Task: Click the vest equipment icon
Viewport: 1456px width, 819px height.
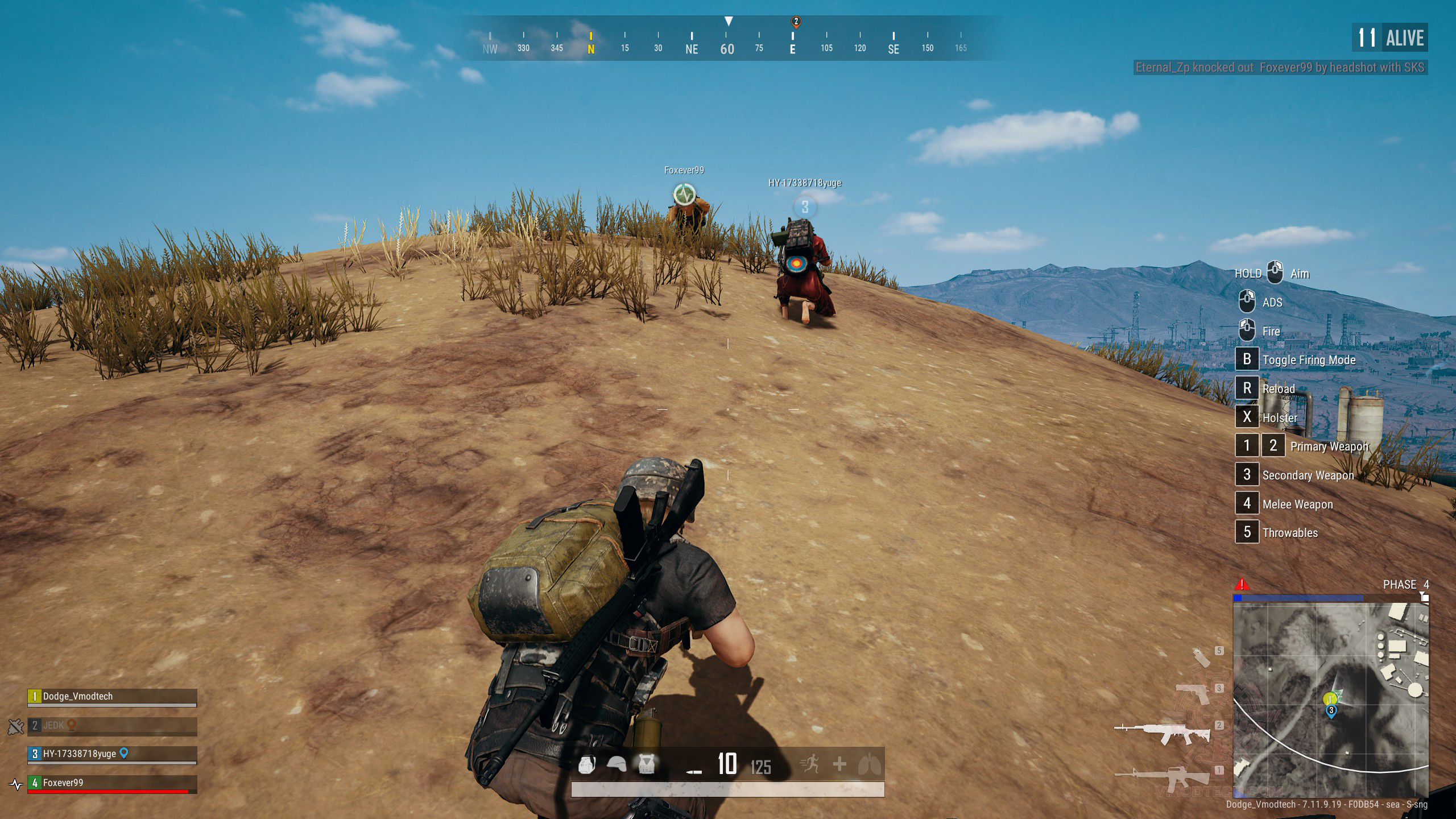Action: pyautogui.click(x=646, y=764)
